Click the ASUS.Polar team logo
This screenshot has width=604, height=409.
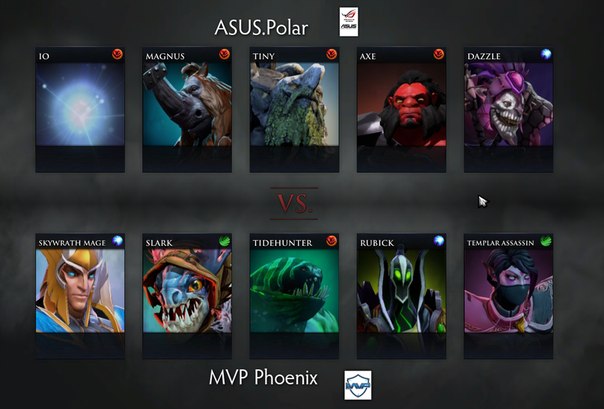click(348, 22)
